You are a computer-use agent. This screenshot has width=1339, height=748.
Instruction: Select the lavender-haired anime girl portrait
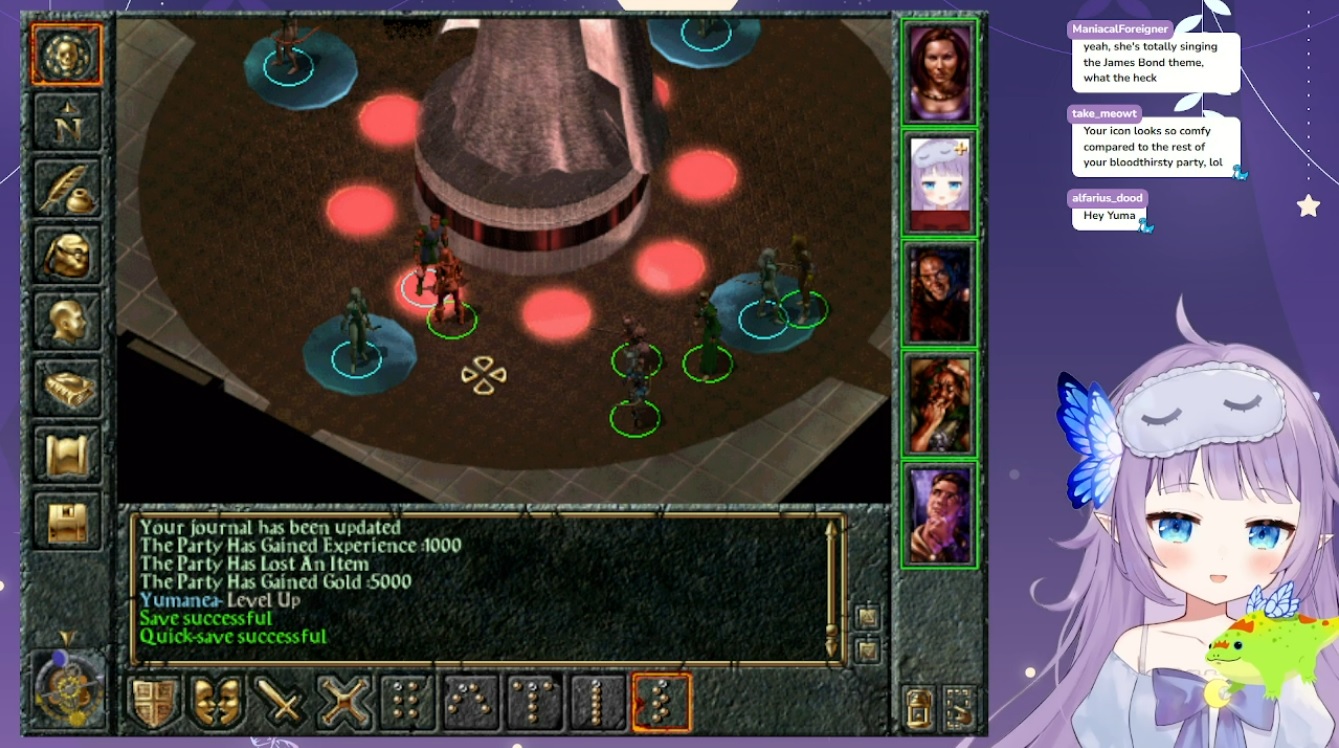click(940, 184)
